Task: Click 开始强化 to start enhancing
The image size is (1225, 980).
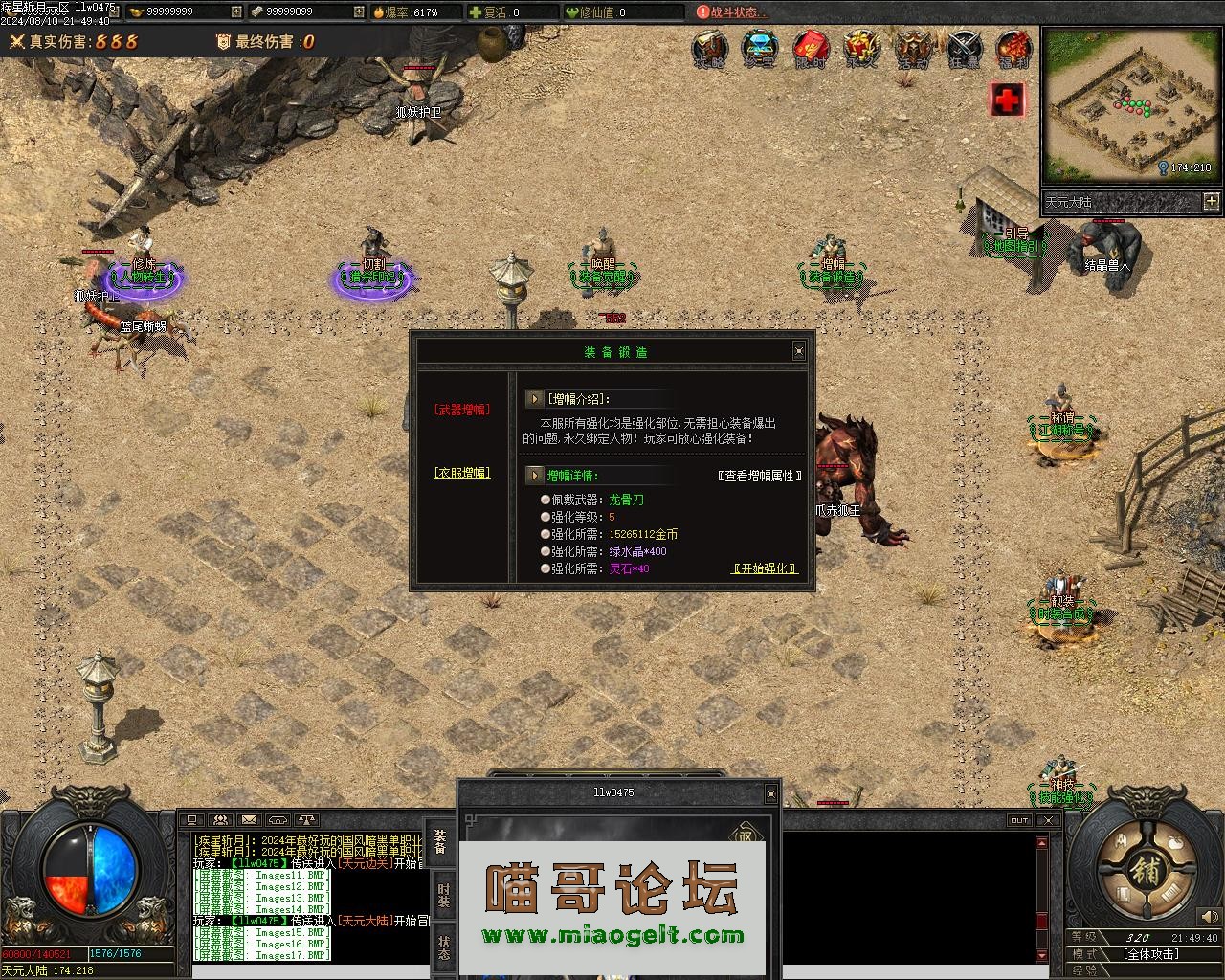Action: (x=764, y=568)
